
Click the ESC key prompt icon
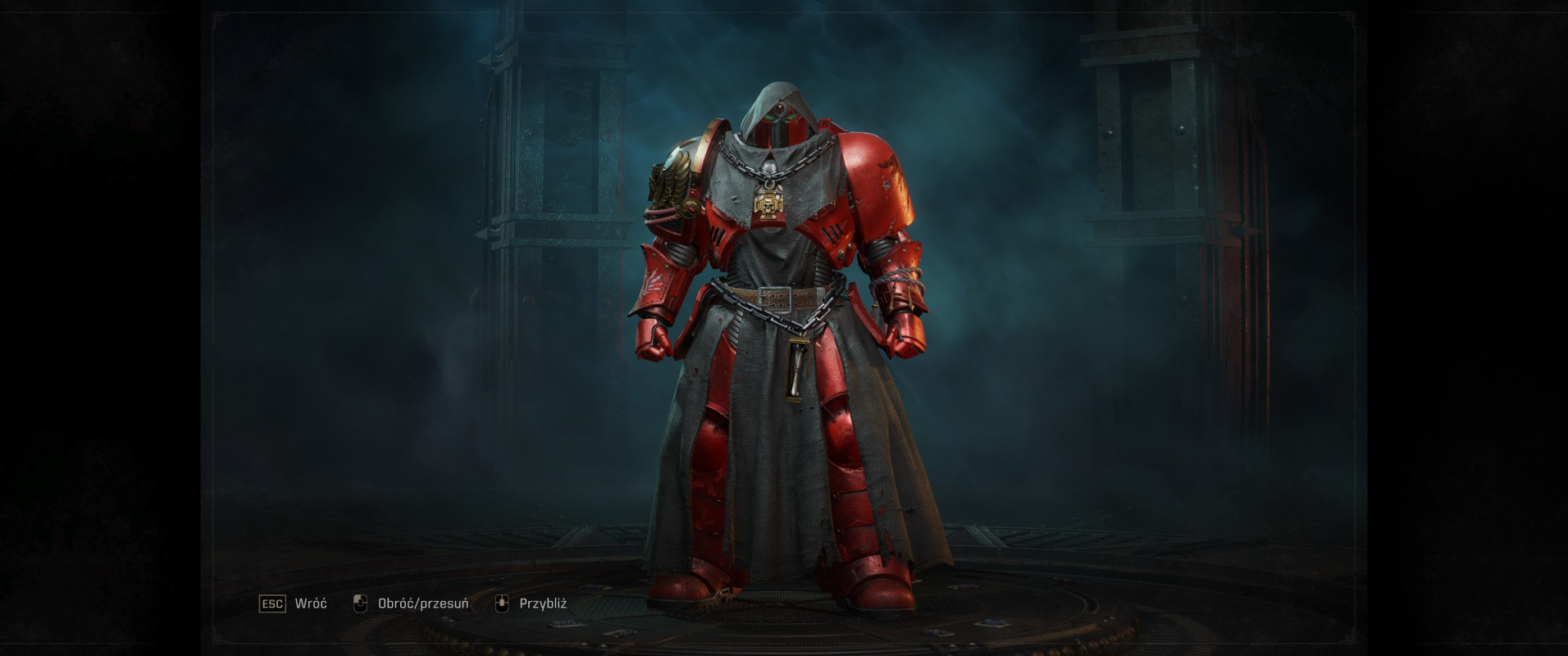271,604
